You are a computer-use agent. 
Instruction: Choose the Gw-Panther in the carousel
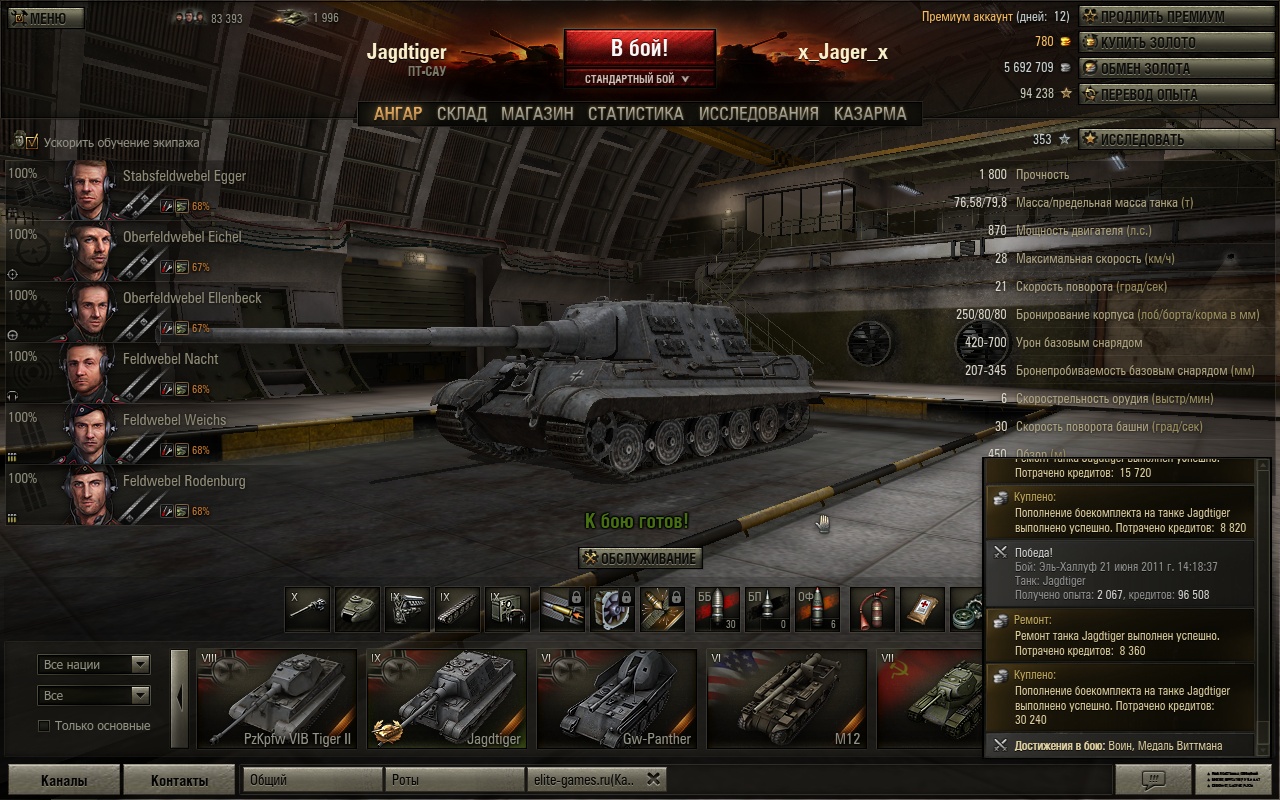617,698
